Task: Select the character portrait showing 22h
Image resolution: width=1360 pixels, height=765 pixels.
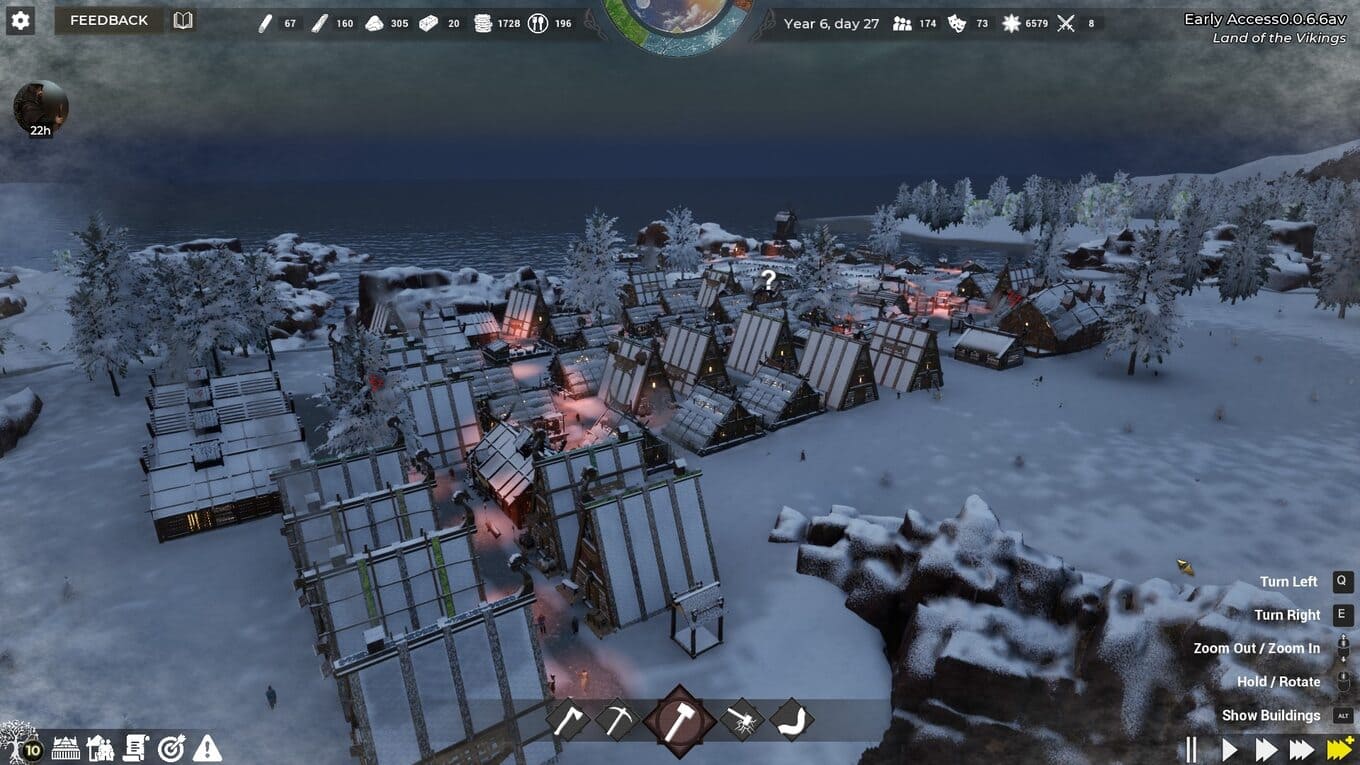Action: click(41, 107)
